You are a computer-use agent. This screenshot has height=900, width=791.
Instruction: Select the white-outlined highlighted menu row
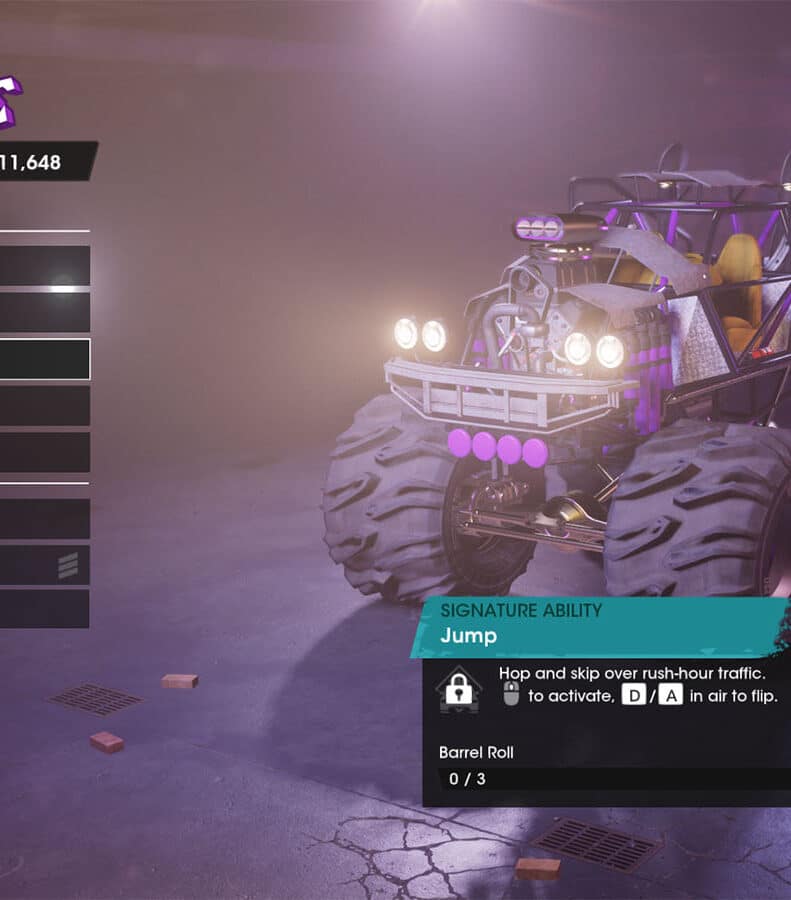point(44,359)
